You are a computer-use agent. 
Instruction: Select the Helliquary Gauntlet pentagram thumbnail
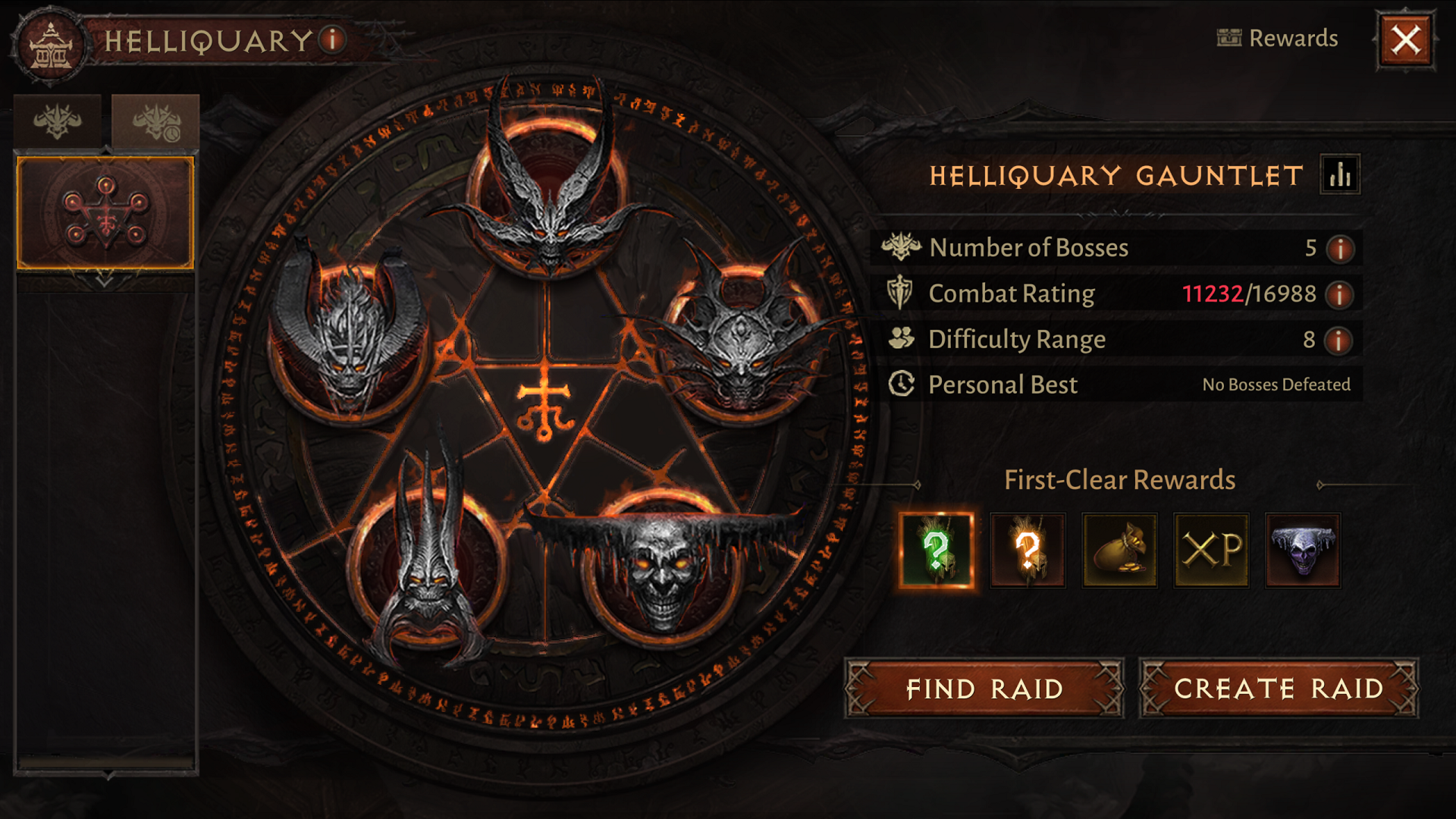point(105,213)
